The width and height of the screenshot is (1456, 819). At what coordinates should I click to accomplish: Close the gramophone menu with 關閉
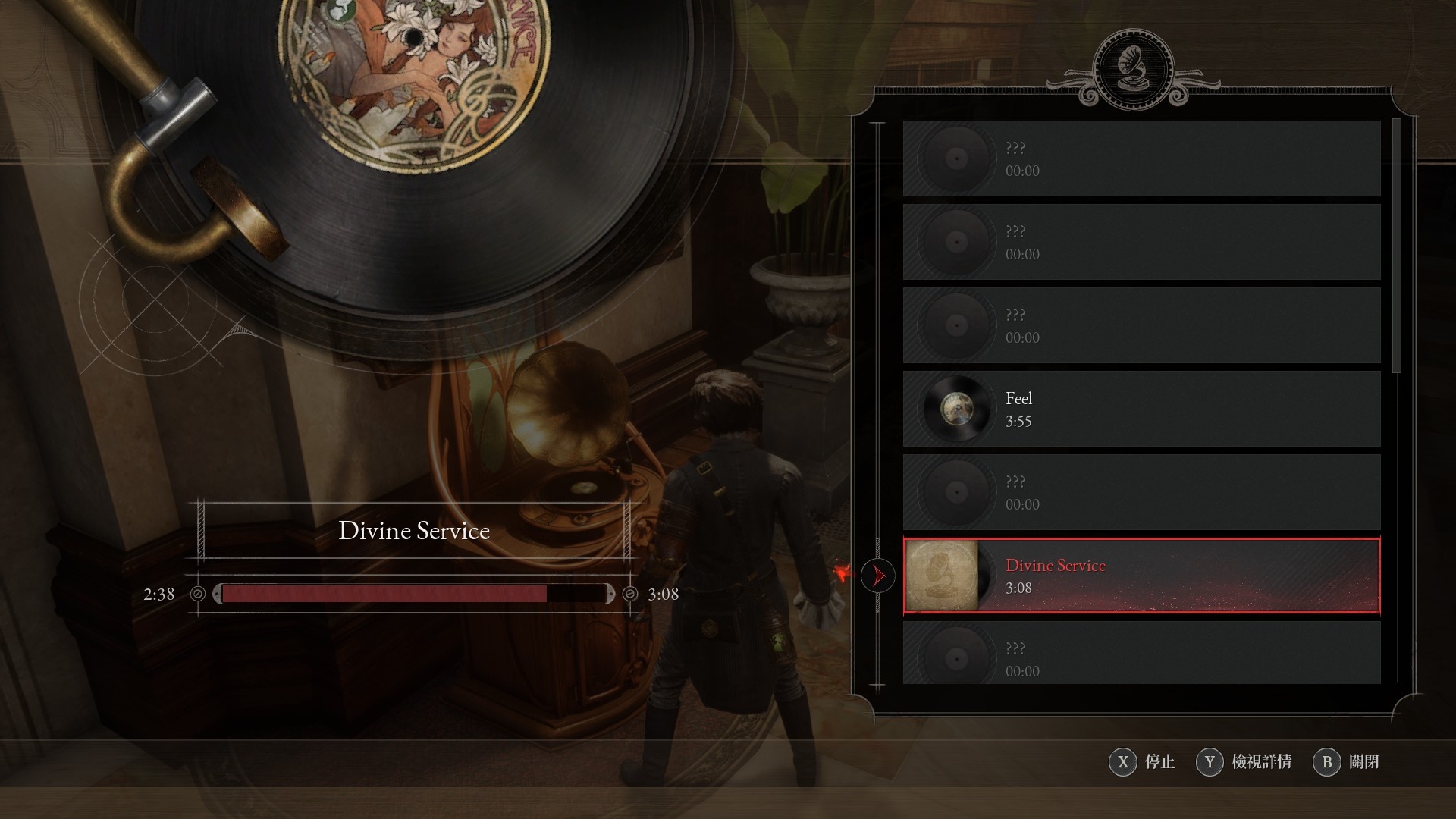click(1347, 761)
